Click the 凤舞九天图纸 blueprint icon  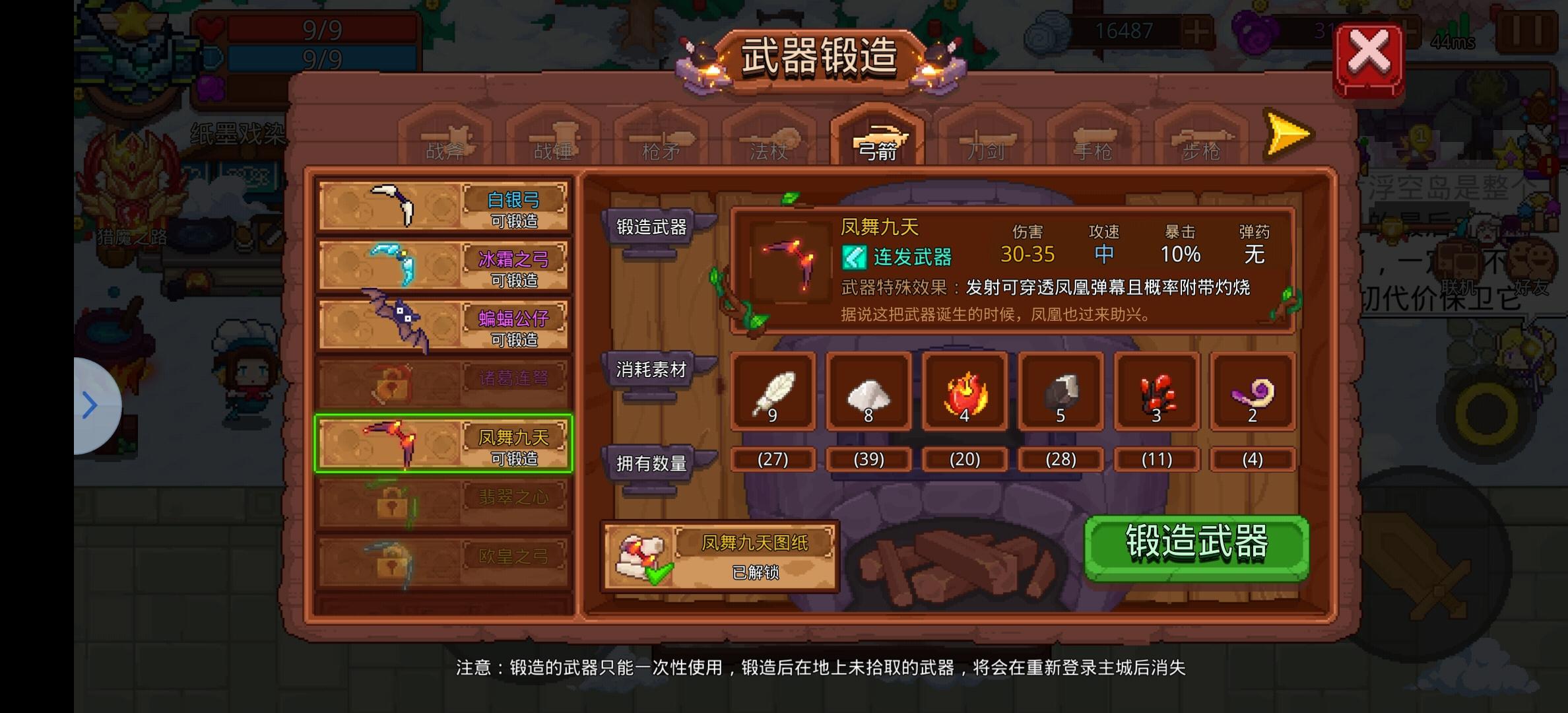click(x=639, y=555)
